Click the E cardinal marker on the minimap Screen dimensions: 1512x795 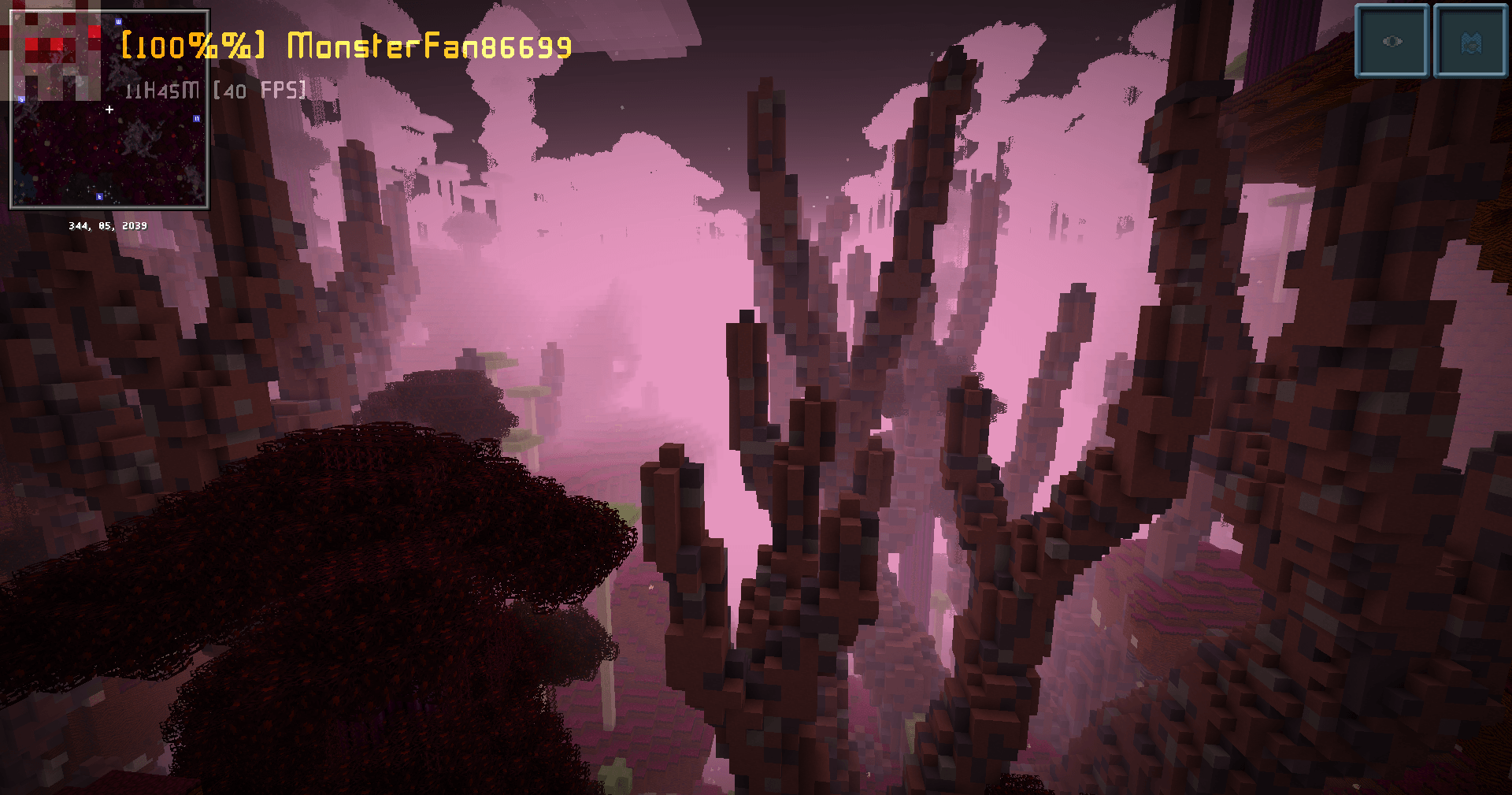coord(100,196)
